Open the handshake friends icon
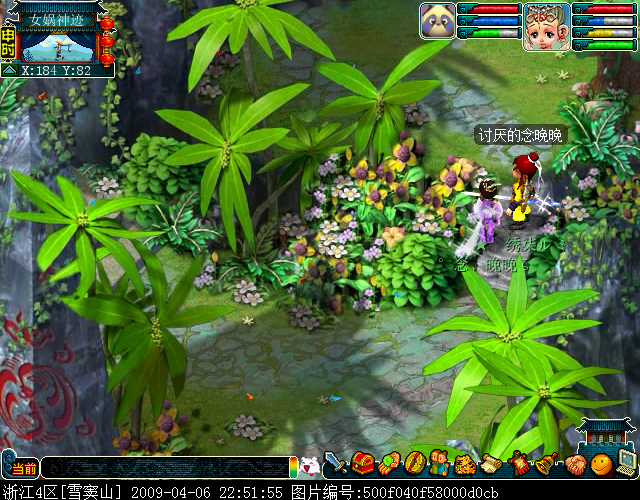640x500 pixels. (x=573, y=464)
